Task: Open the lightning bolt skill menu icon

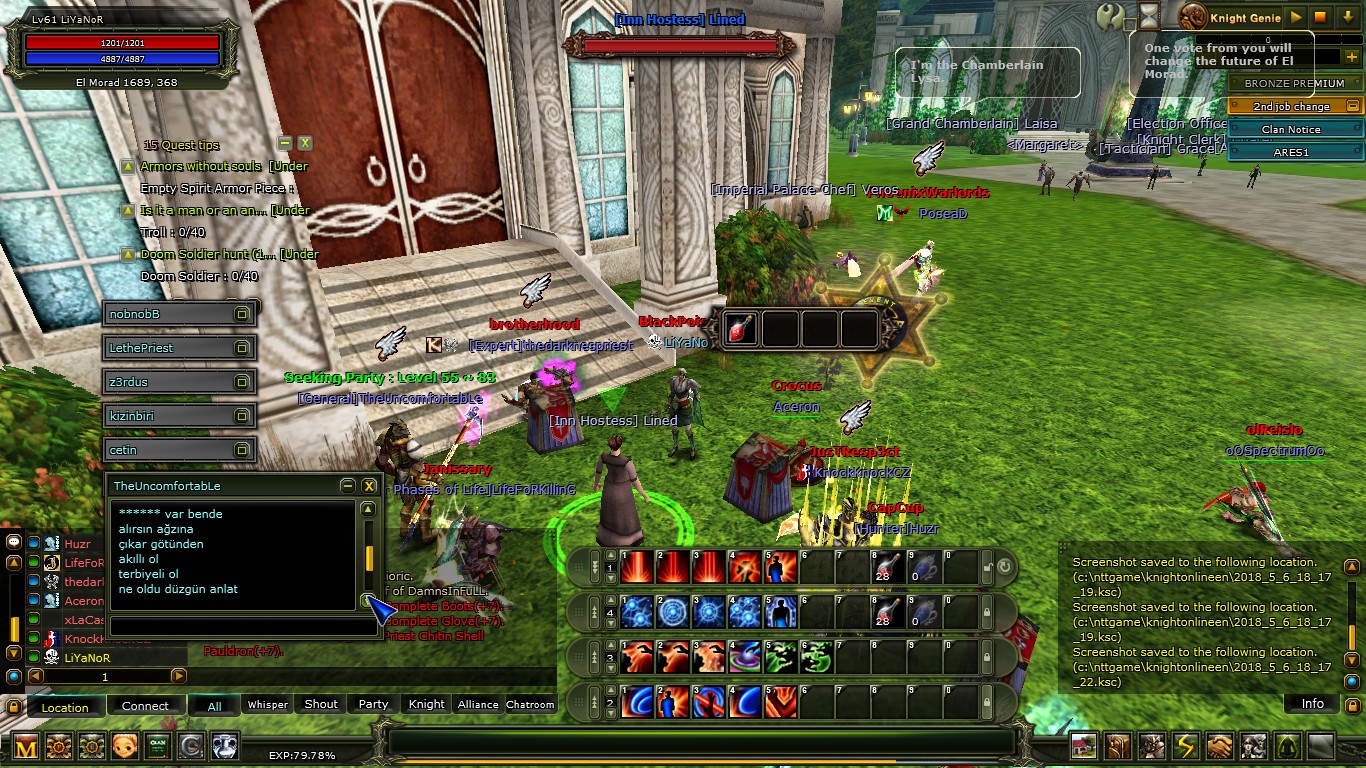Action: coord(1185,746)
